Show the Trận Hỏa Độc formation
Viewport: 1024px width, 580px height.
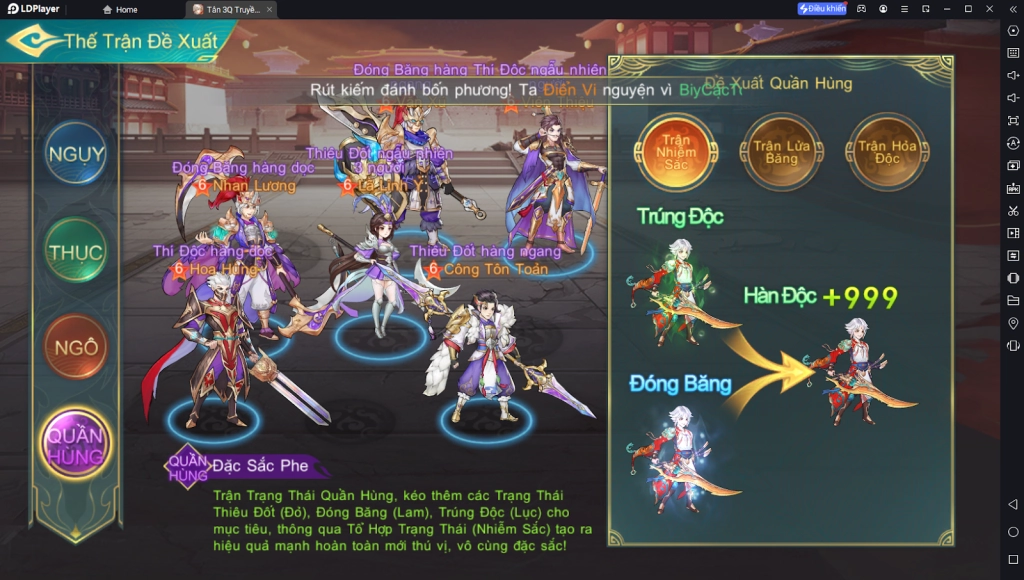886,151
